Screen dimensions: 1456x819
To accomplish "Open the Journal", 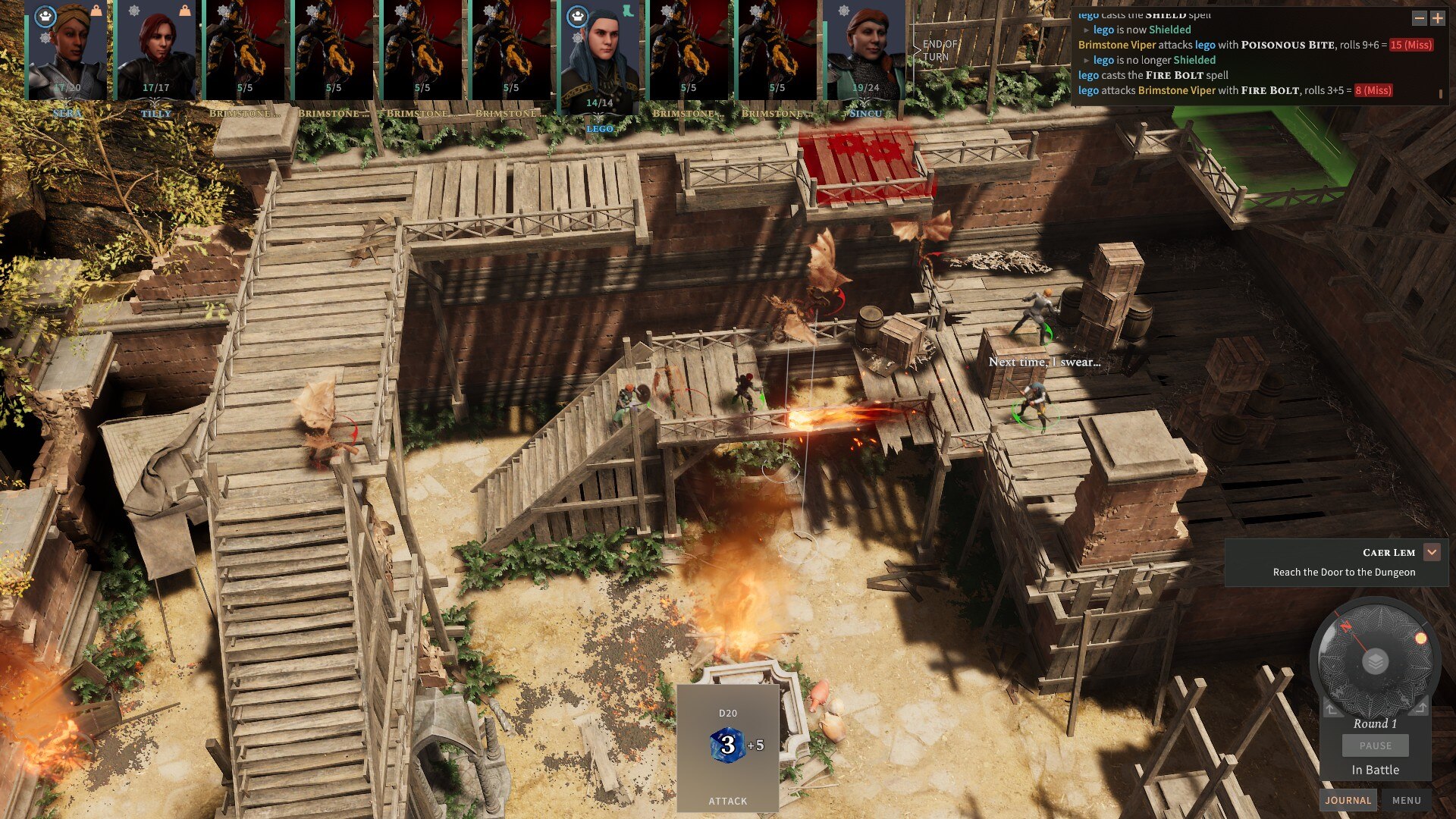I will [1348, 800].
